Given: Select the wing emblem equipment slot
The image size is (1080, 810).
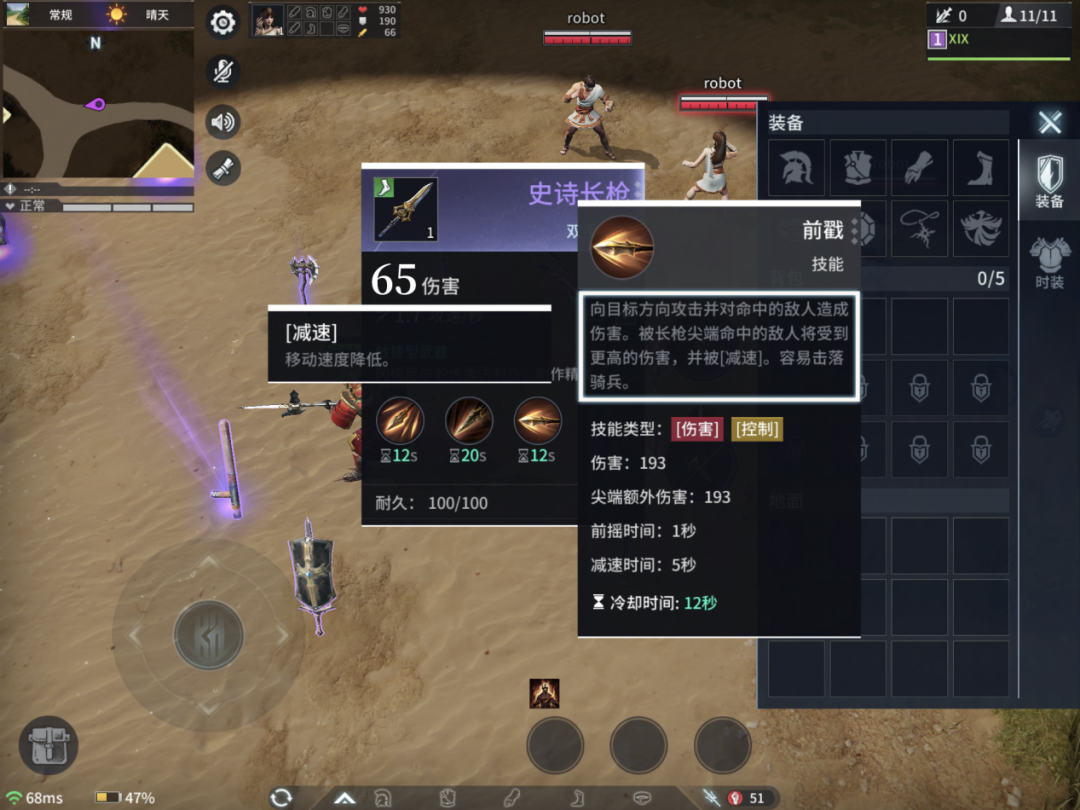Looking at the screenshot, I should (980, 229).
